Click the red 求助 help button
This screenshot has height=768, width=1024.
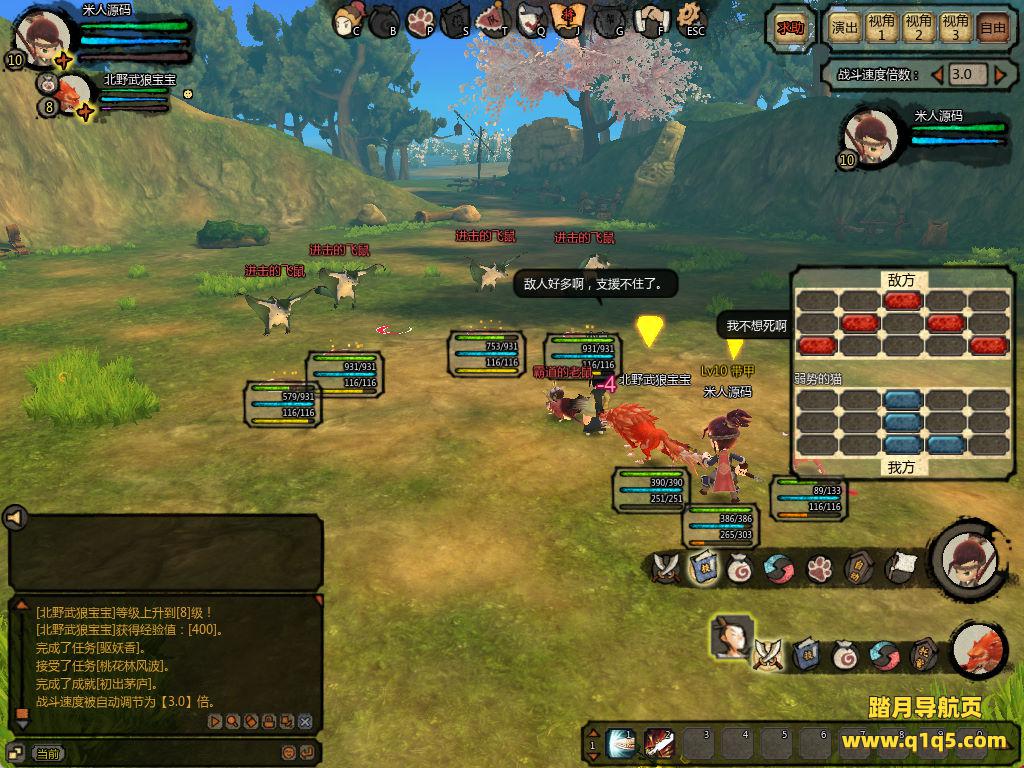789,28
